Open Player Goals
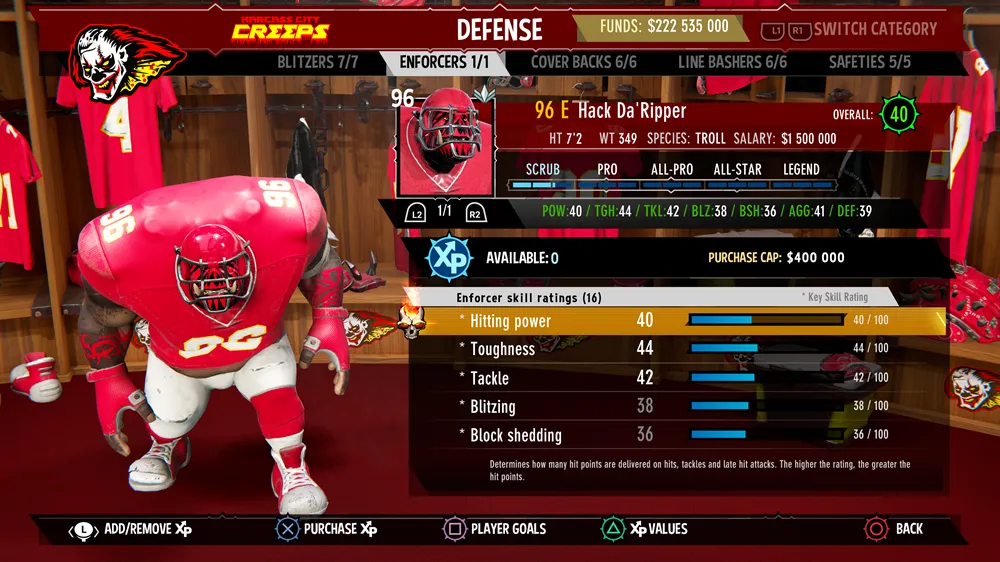 (495, 529)
